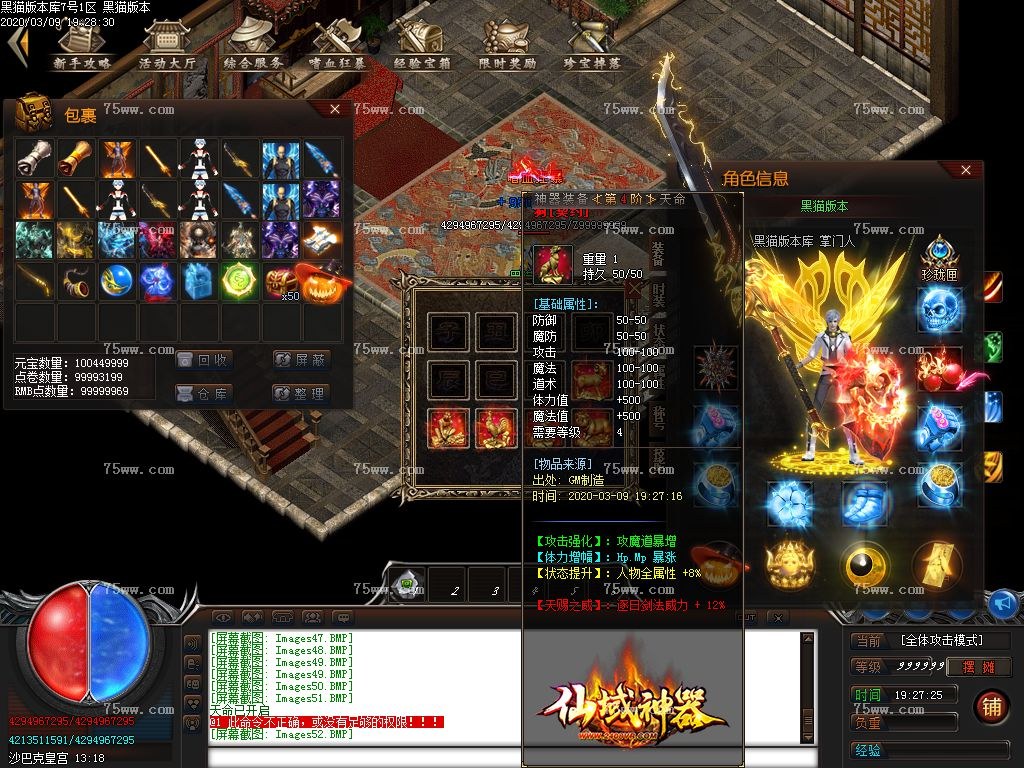Image resolution: width=1024 pixels, height=768 pixels.
Task: Open the 限时奖励 timed rewards
Action: (x=507, y=45)
